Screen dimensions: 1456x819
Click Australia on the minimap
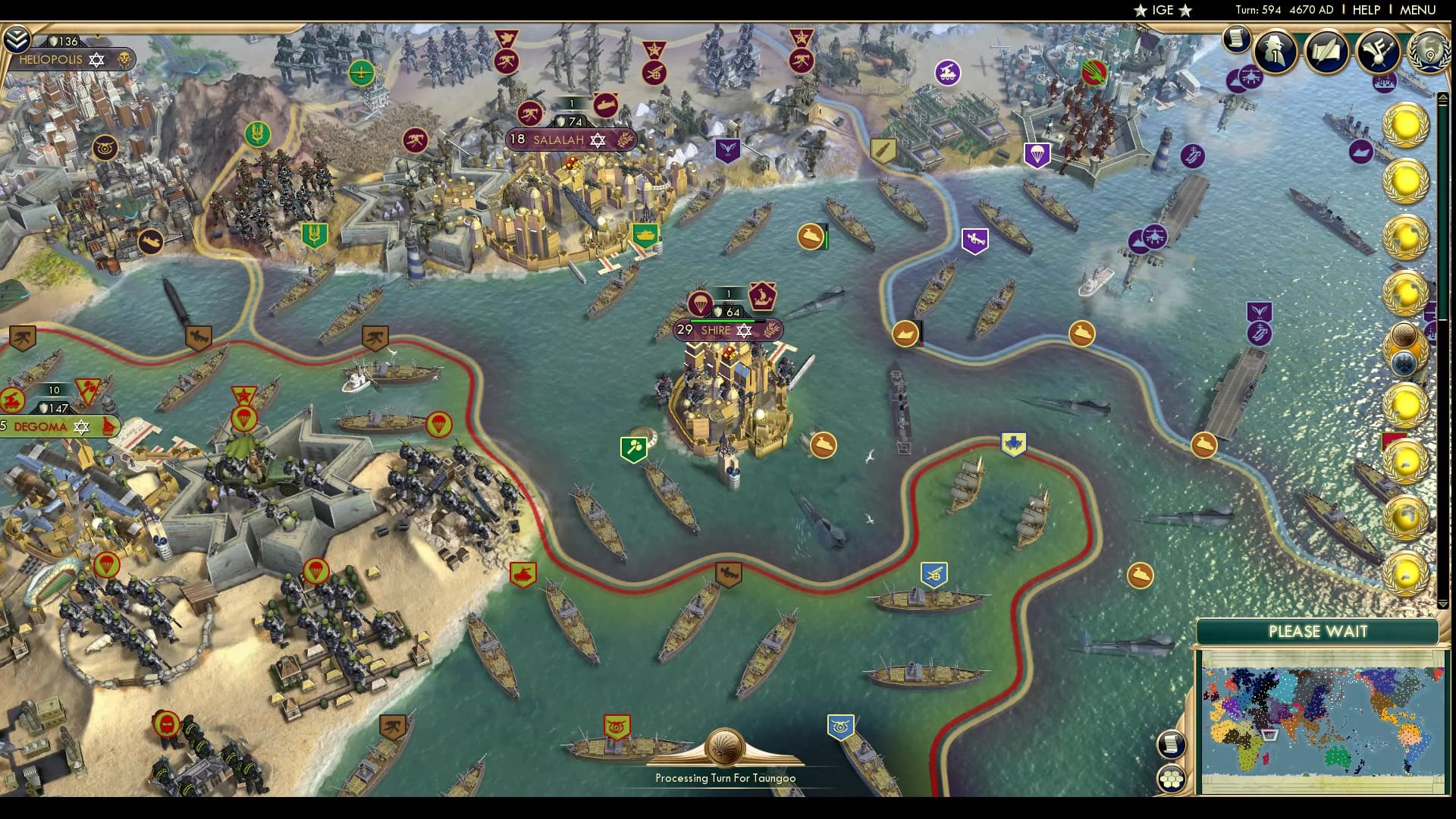[1338, 756]
